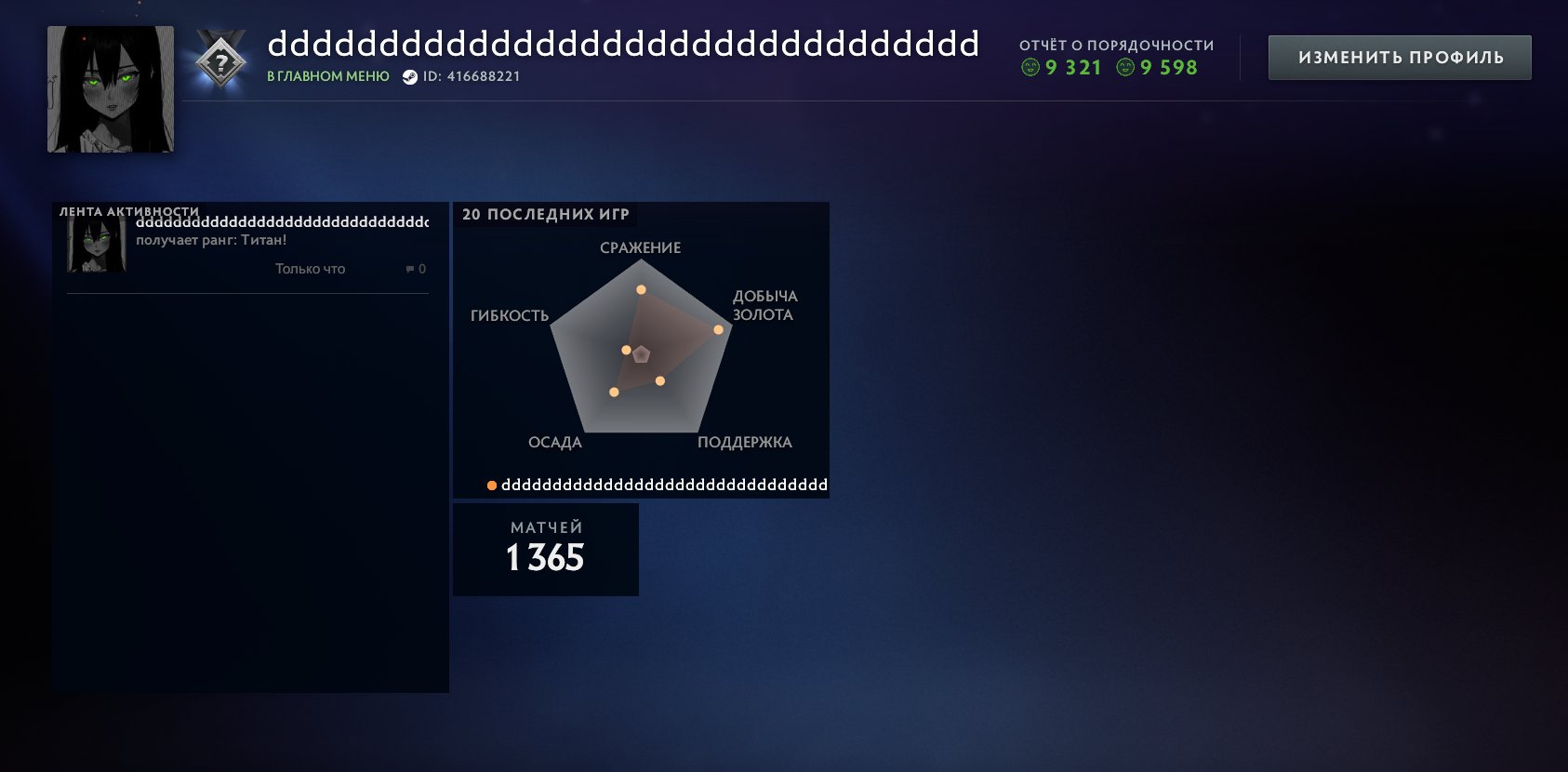The height and width of the screenshot is (772, 1568).
Task: Click the ПОДДЕРЖКА chart label
Action: pos(745,443)
